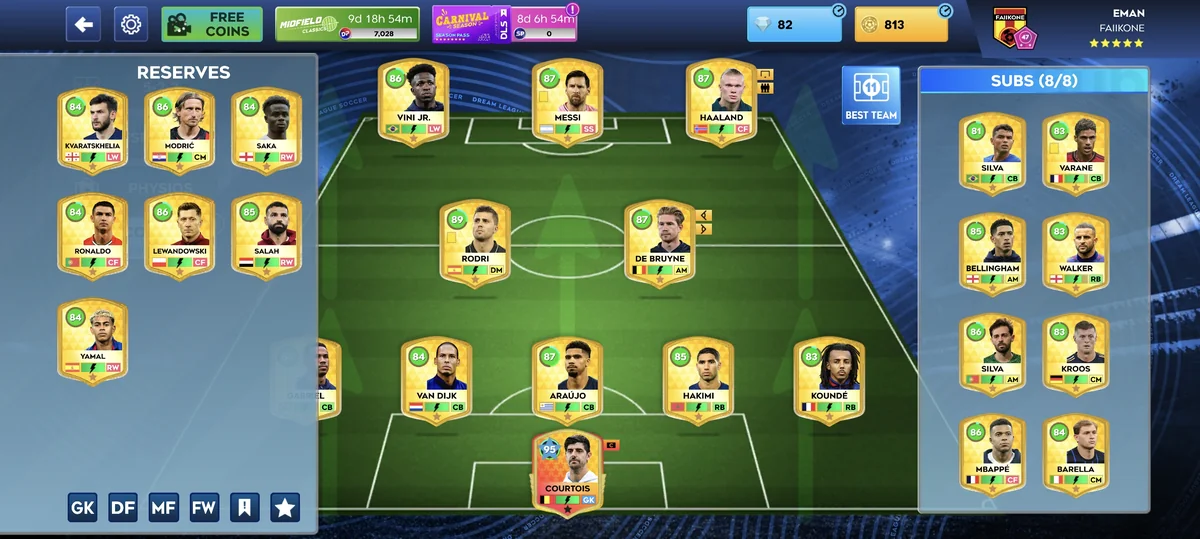Claim Free Coins video reward
The width and height of the screenshot is (1200, 539).
[212, 24]
